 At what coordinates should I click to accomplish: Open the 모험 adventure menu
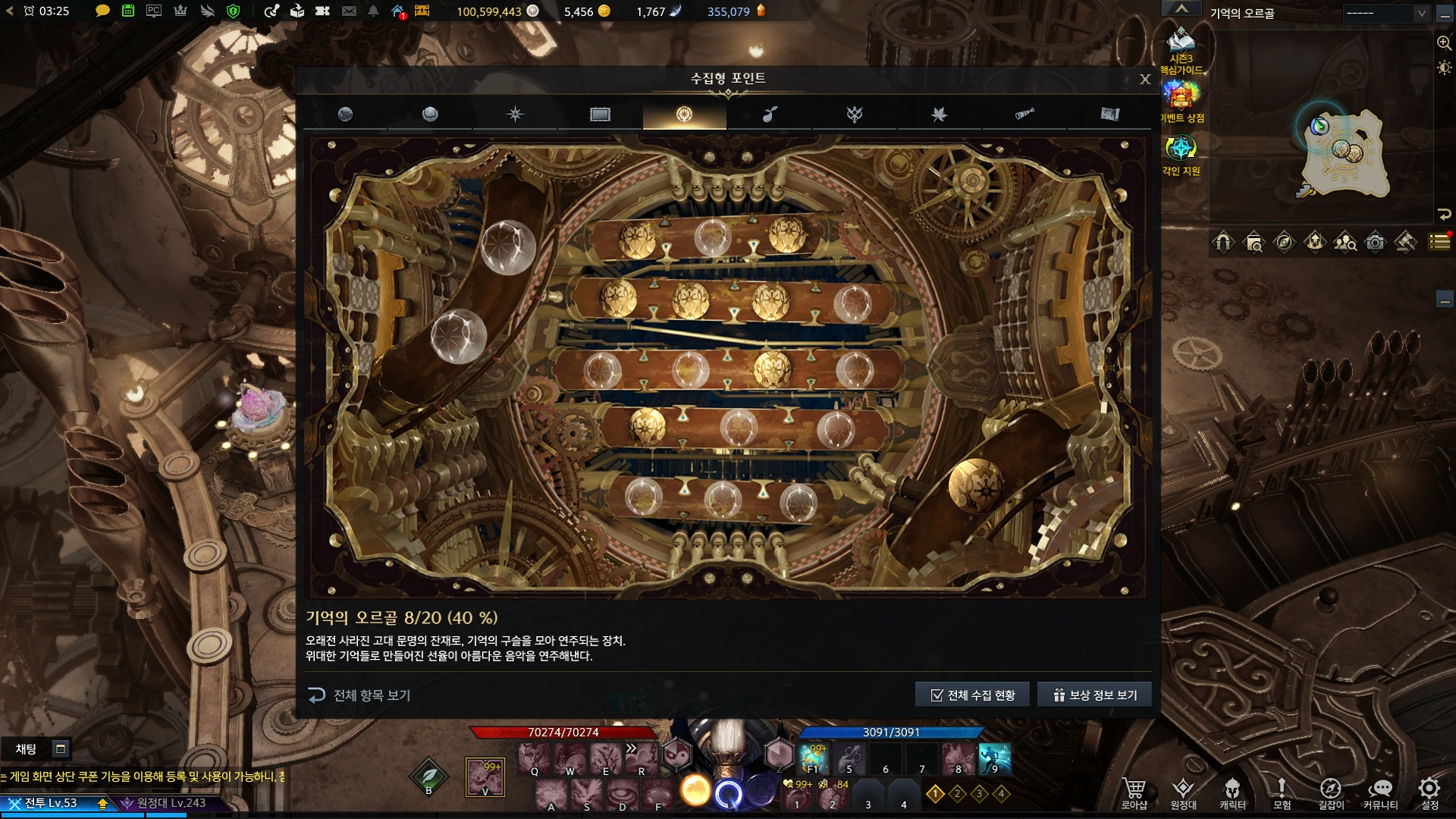click(1282, 793)
